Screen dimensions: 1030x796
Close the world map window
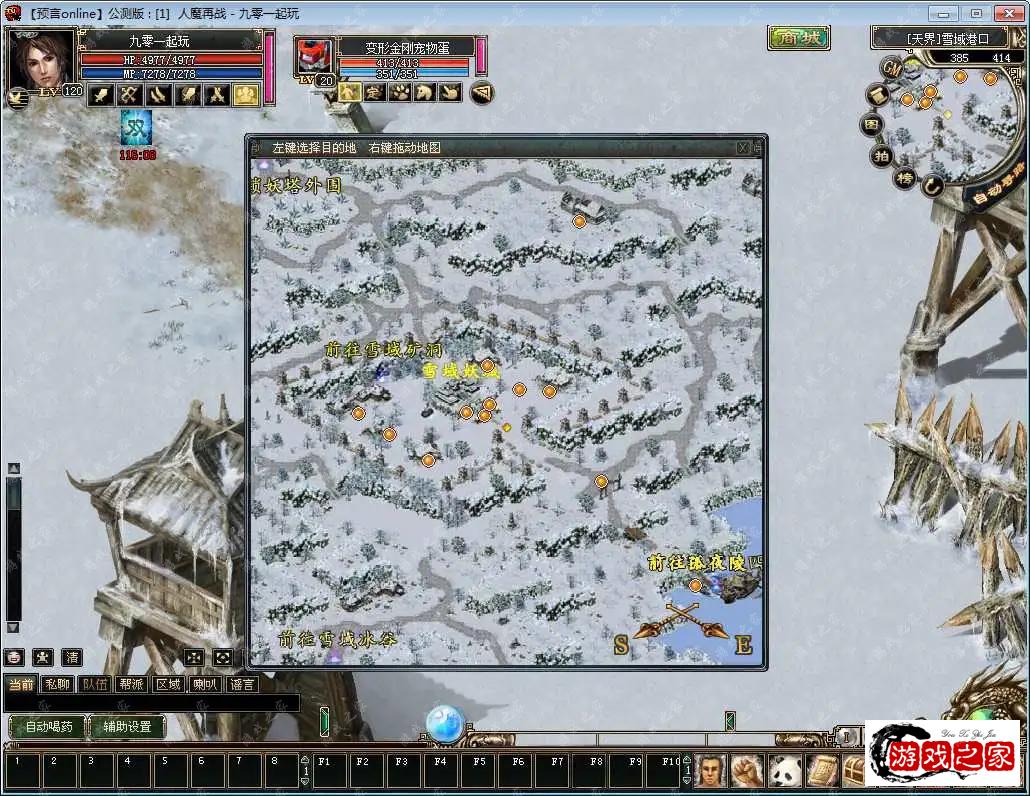(743, 148)
